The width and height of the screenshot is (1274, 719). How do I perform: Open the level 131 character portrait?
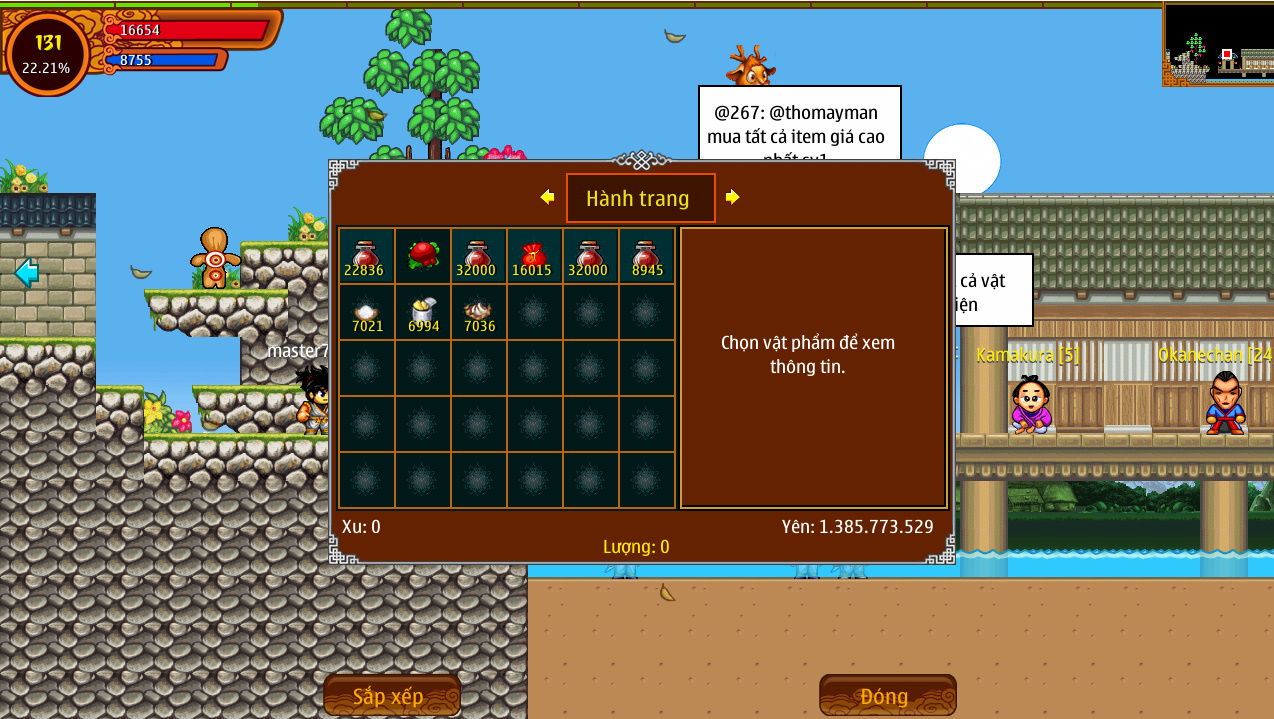point(47,53)
